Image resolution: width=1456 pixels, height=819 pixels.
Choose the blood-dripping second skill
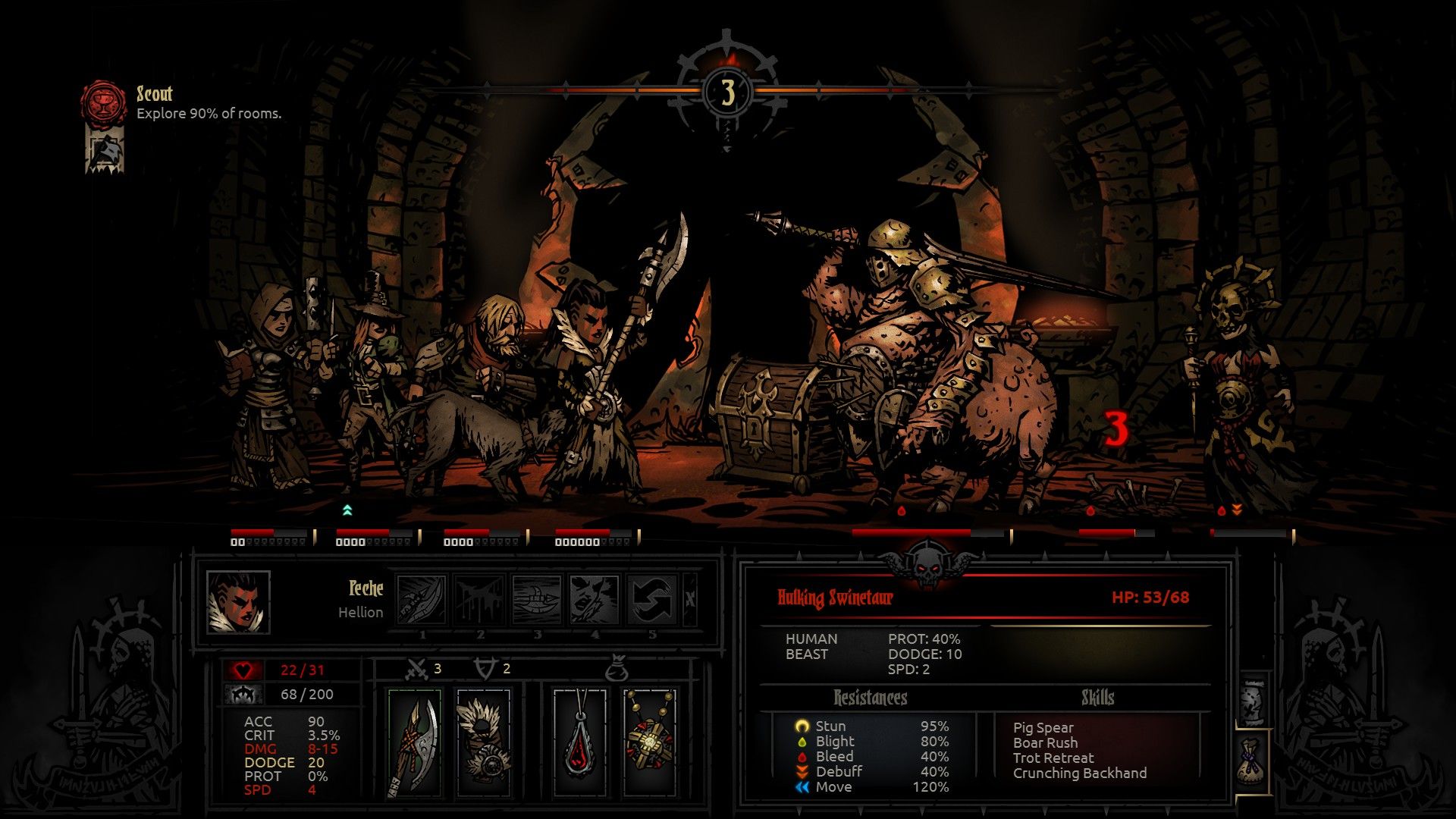(x=479, y=600)
